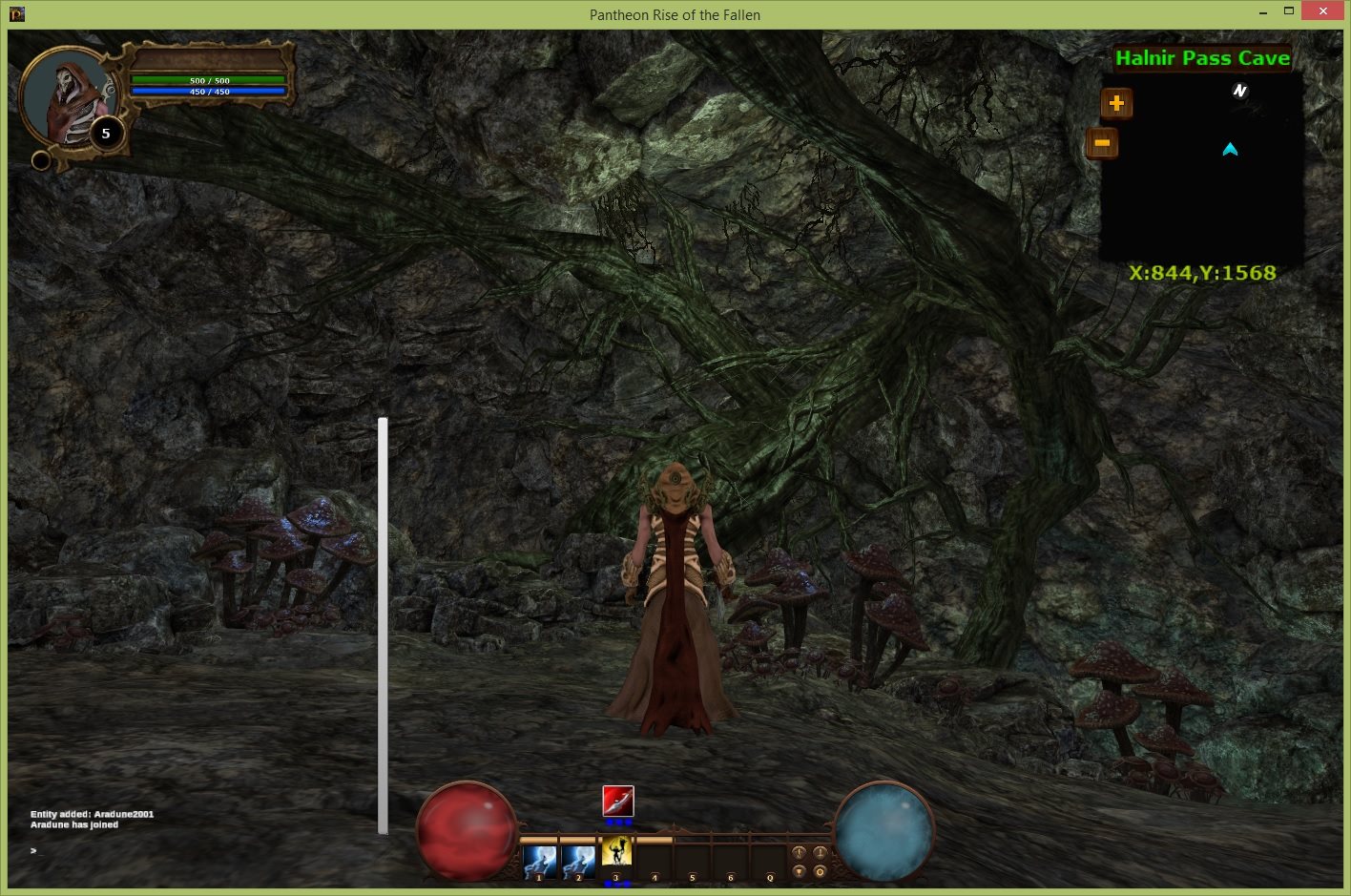Click the gear settings button near the blue orb
This screenshot has width=1351, height=896.
[820, 871]
